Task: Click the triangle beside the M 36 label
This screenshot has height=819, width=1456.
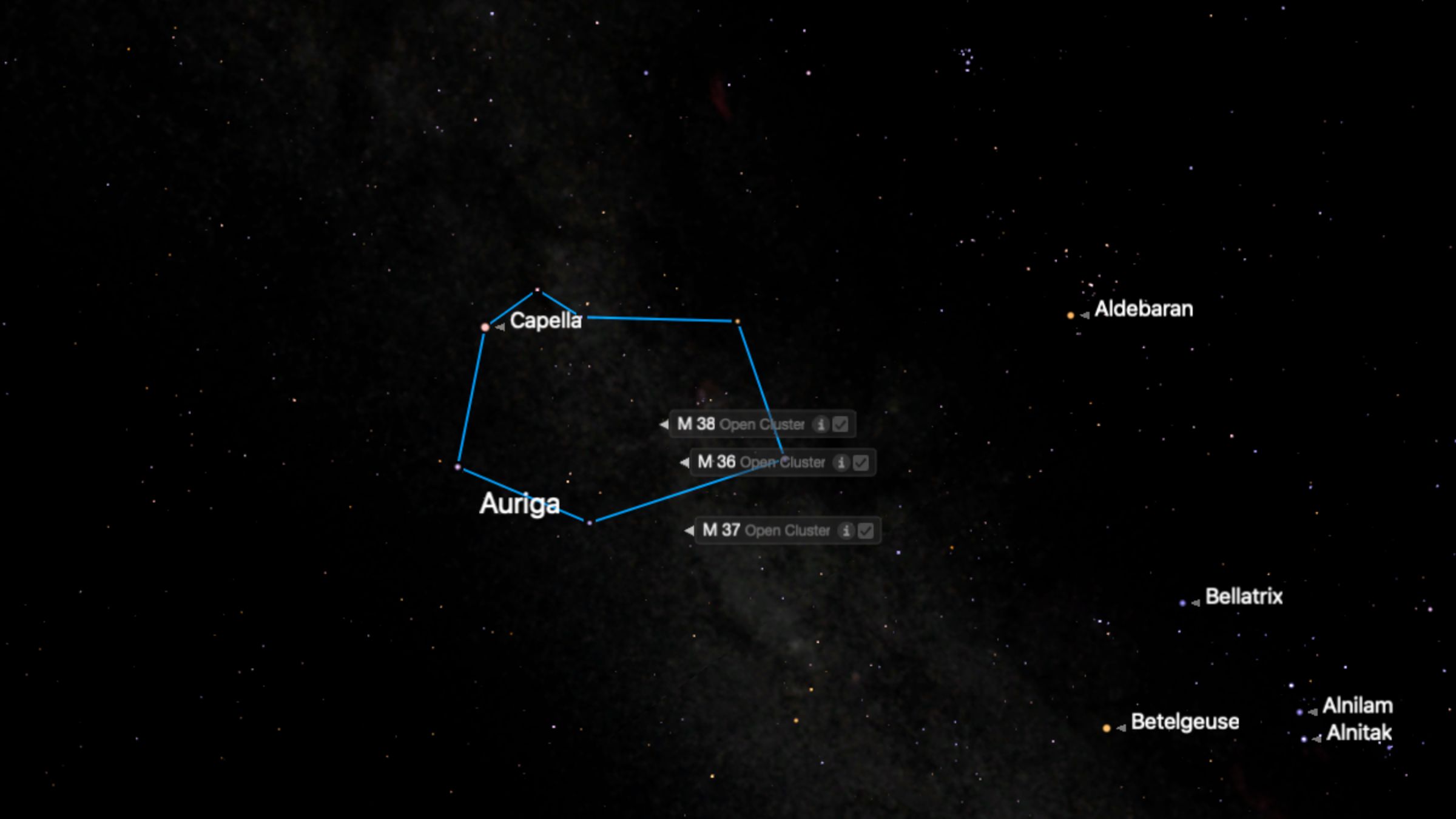Action: pyautogui.click(x=685, y=463)
